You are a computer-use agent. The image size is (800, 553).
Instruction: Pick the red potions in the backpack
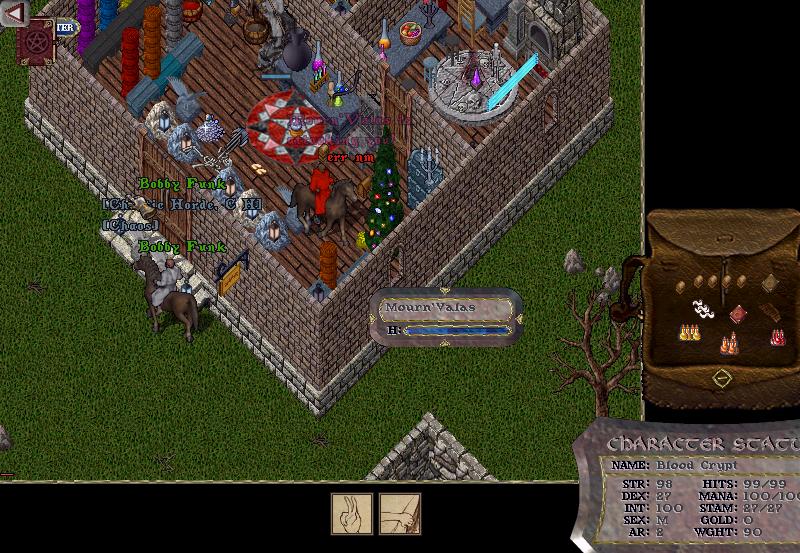click(x=777, y=337)
